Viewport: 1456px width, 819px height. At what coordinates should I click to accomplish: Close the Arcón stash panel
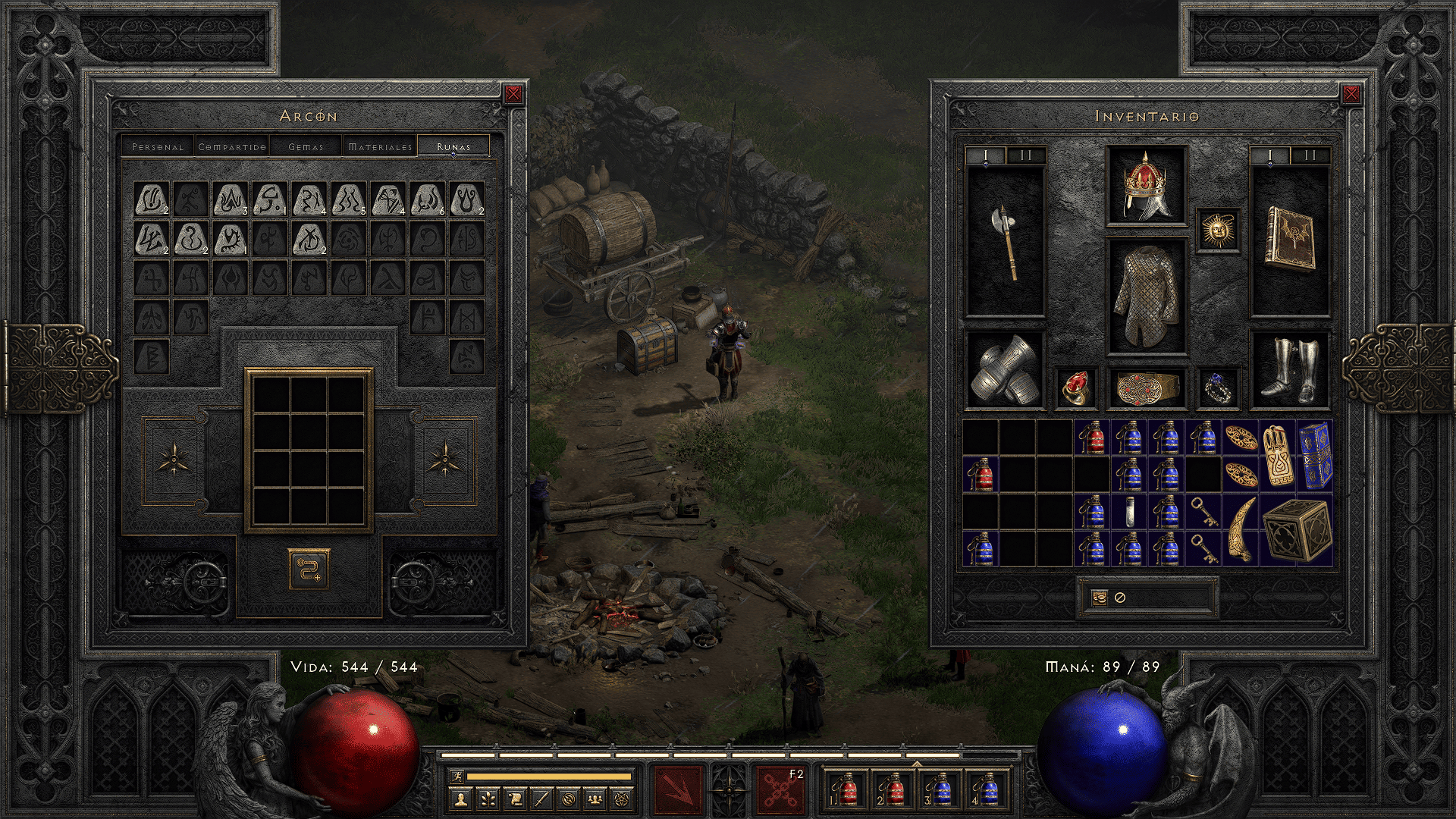coord(513,94)
